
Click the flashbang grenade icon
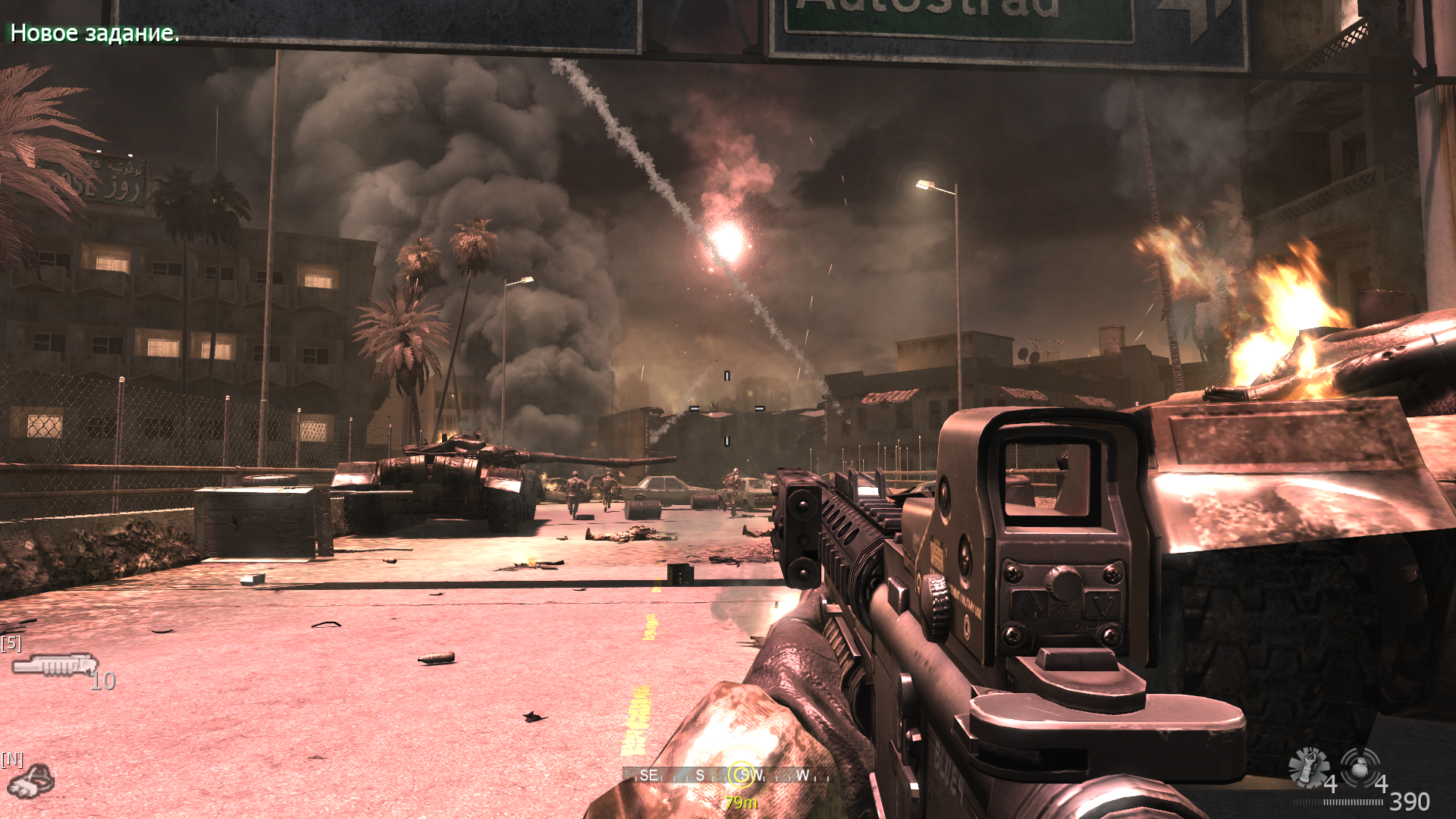[x=1308, y=766]
